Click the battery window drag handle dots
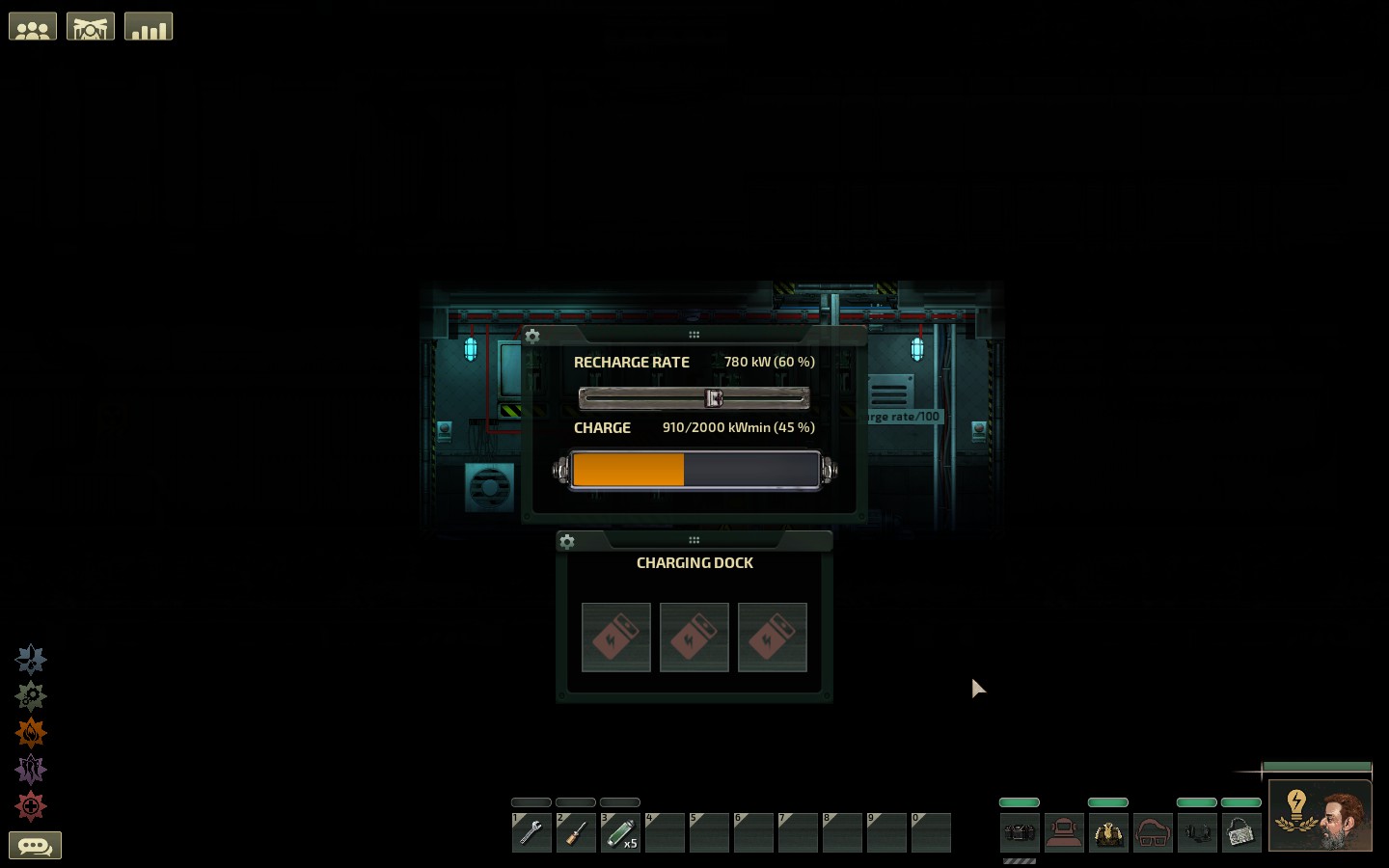 (694, 334)
